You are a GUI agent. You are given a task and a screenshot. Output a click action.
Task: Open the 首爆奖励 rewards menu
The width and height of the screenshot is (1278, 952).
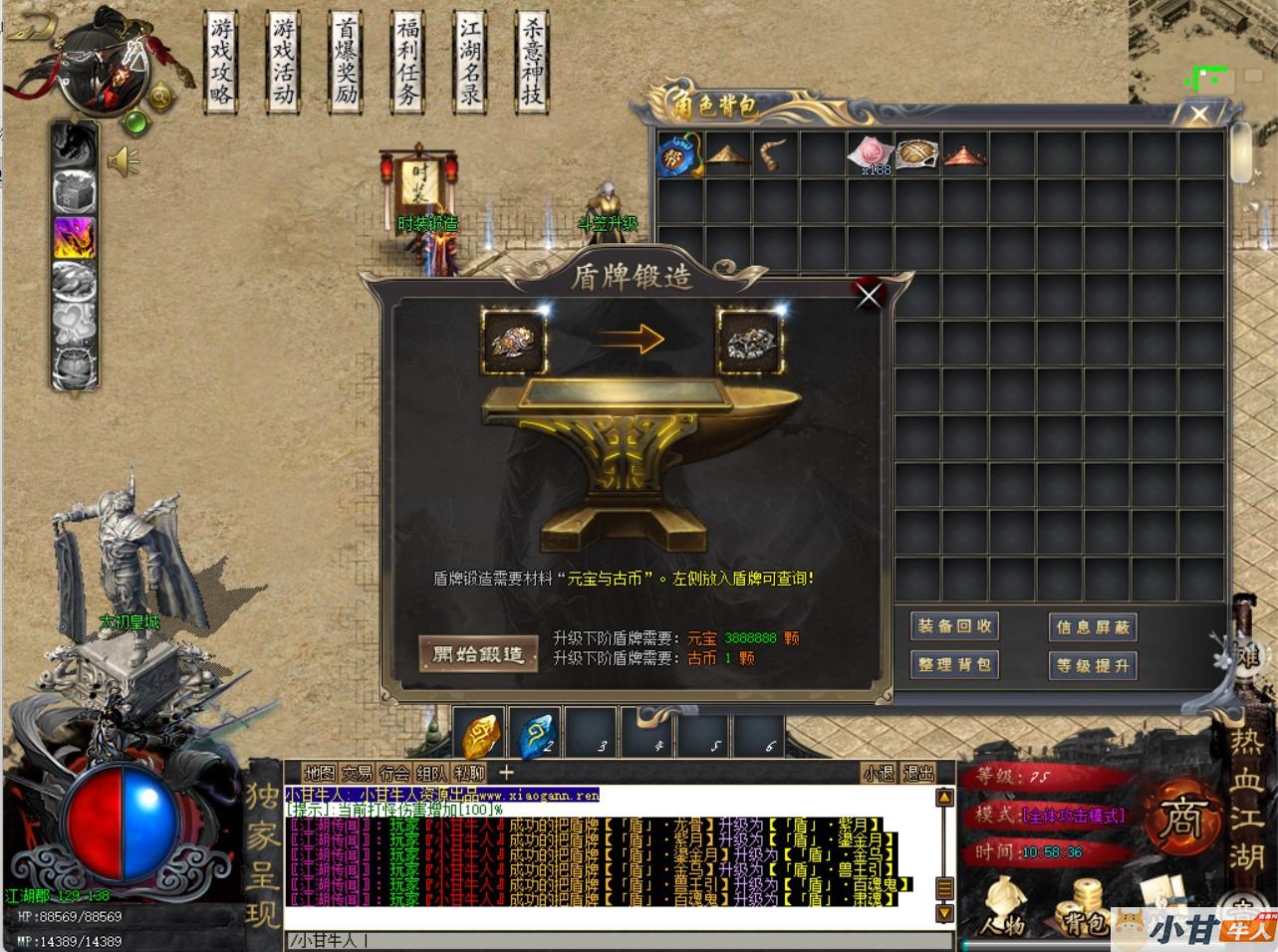click(x=345, y=61)
